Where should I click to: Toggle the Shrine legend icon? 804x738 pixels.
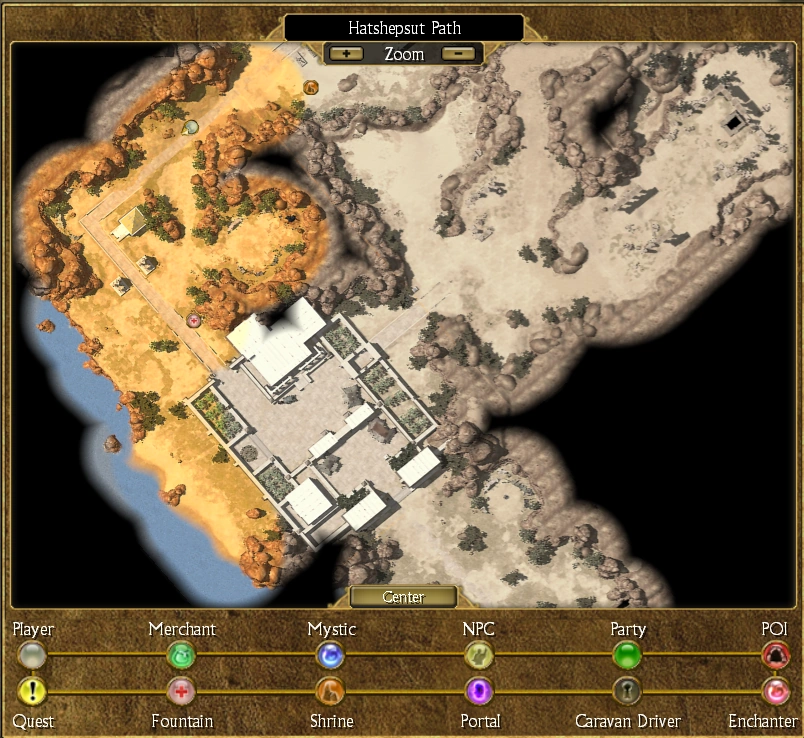pos(330,690)
